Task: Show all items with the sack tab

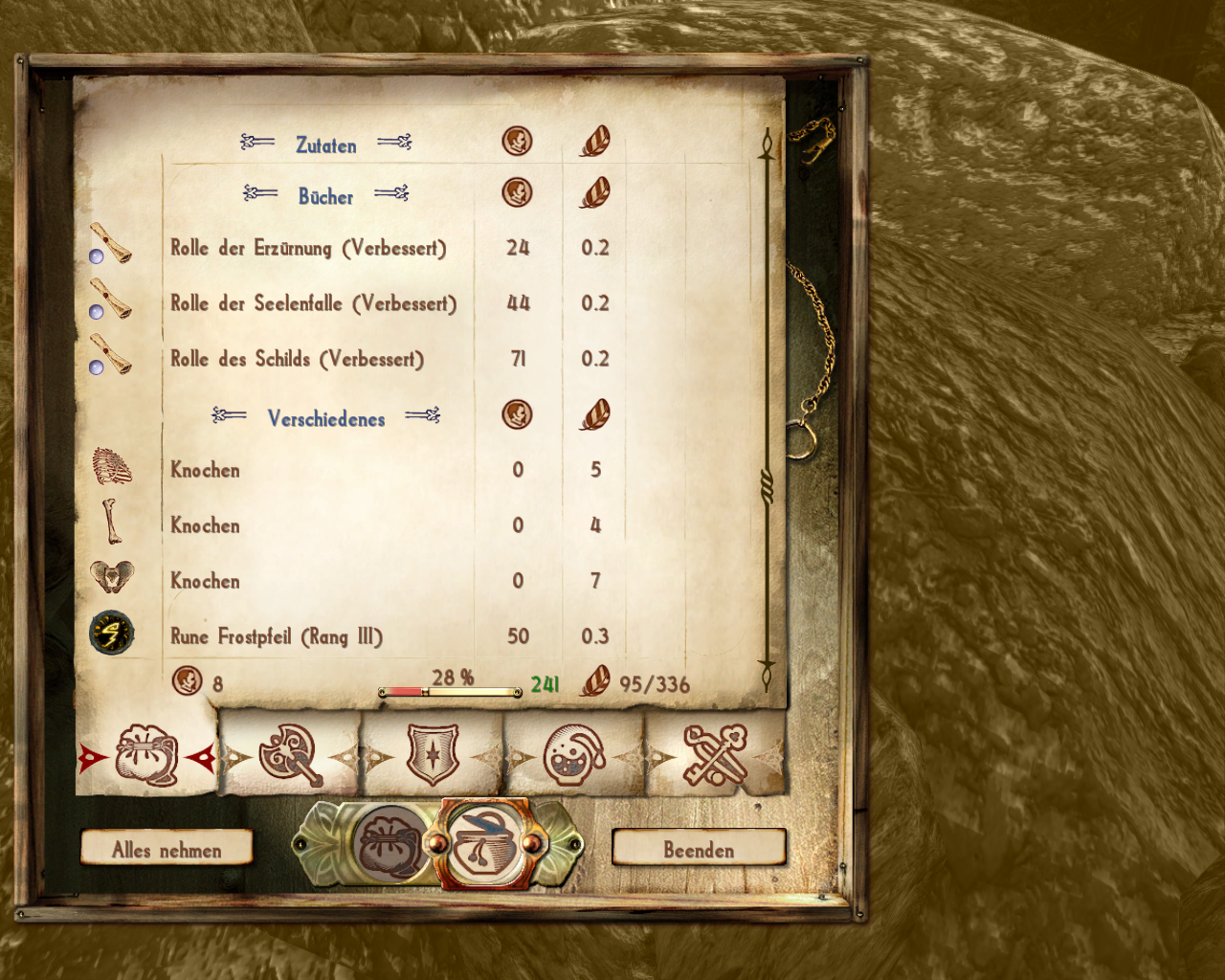Action: pyautogui.click(x=146, y=756)
